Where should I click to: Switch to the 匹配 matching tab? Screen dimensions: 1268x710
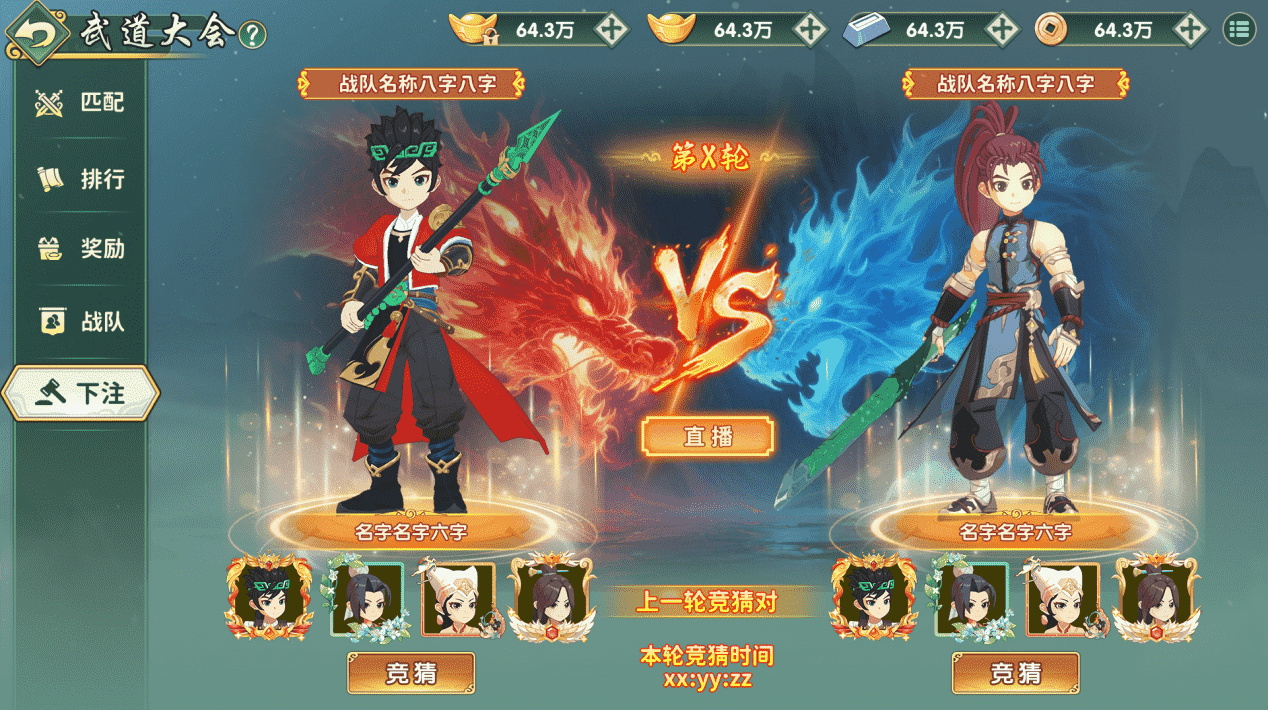pos(80,102)
